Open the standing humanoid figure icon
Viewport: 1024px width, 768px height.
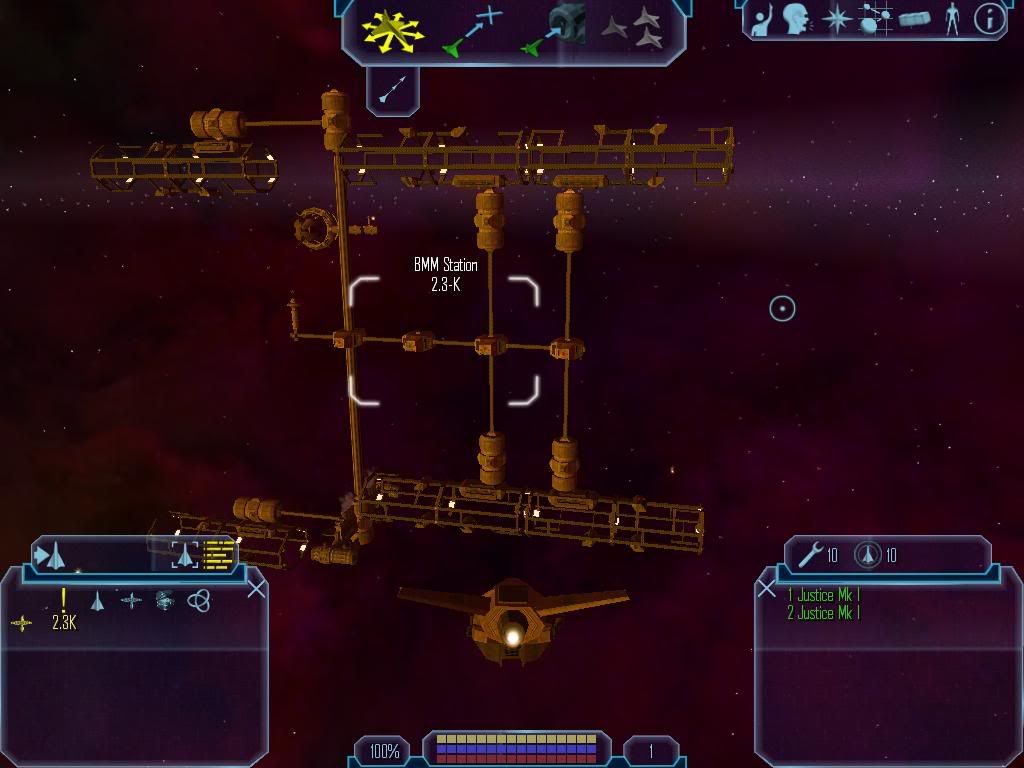pos(952,19)
